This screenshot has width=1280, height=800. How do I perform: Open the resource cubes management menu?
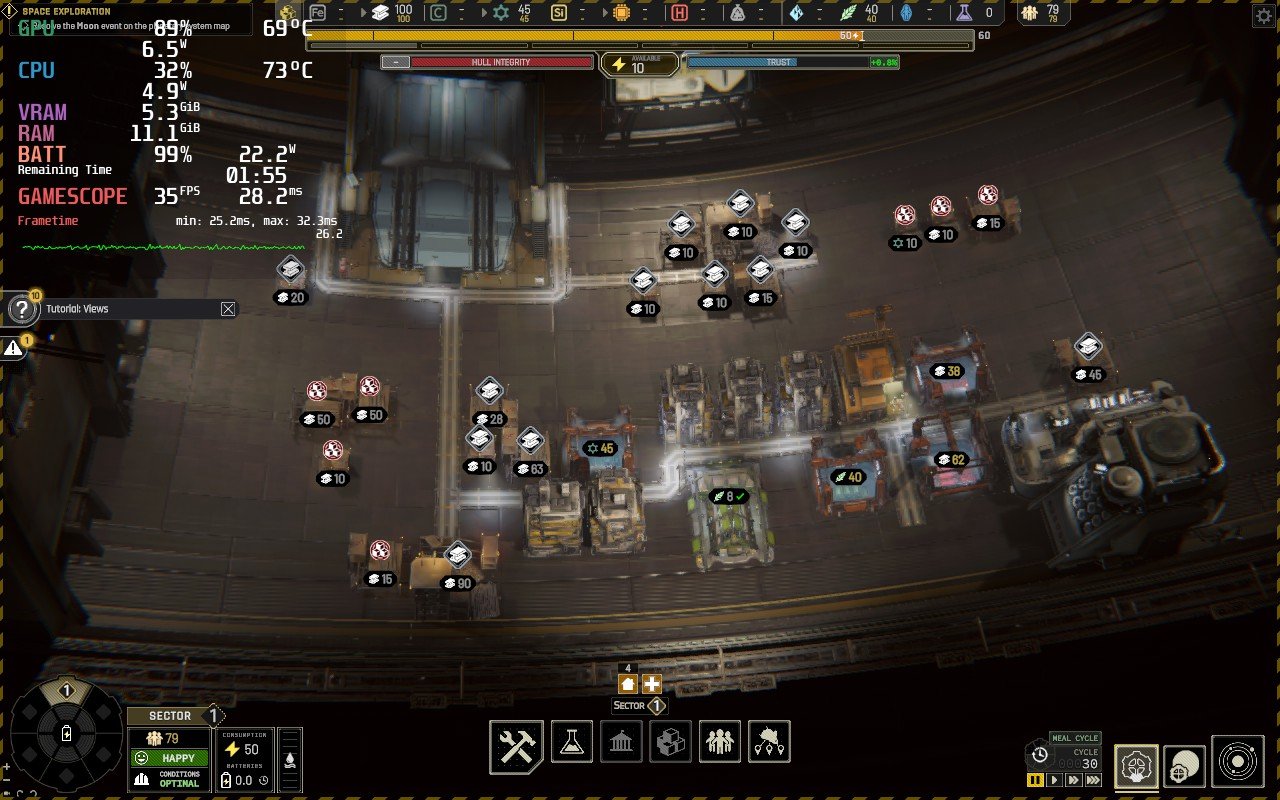[670, 742]
